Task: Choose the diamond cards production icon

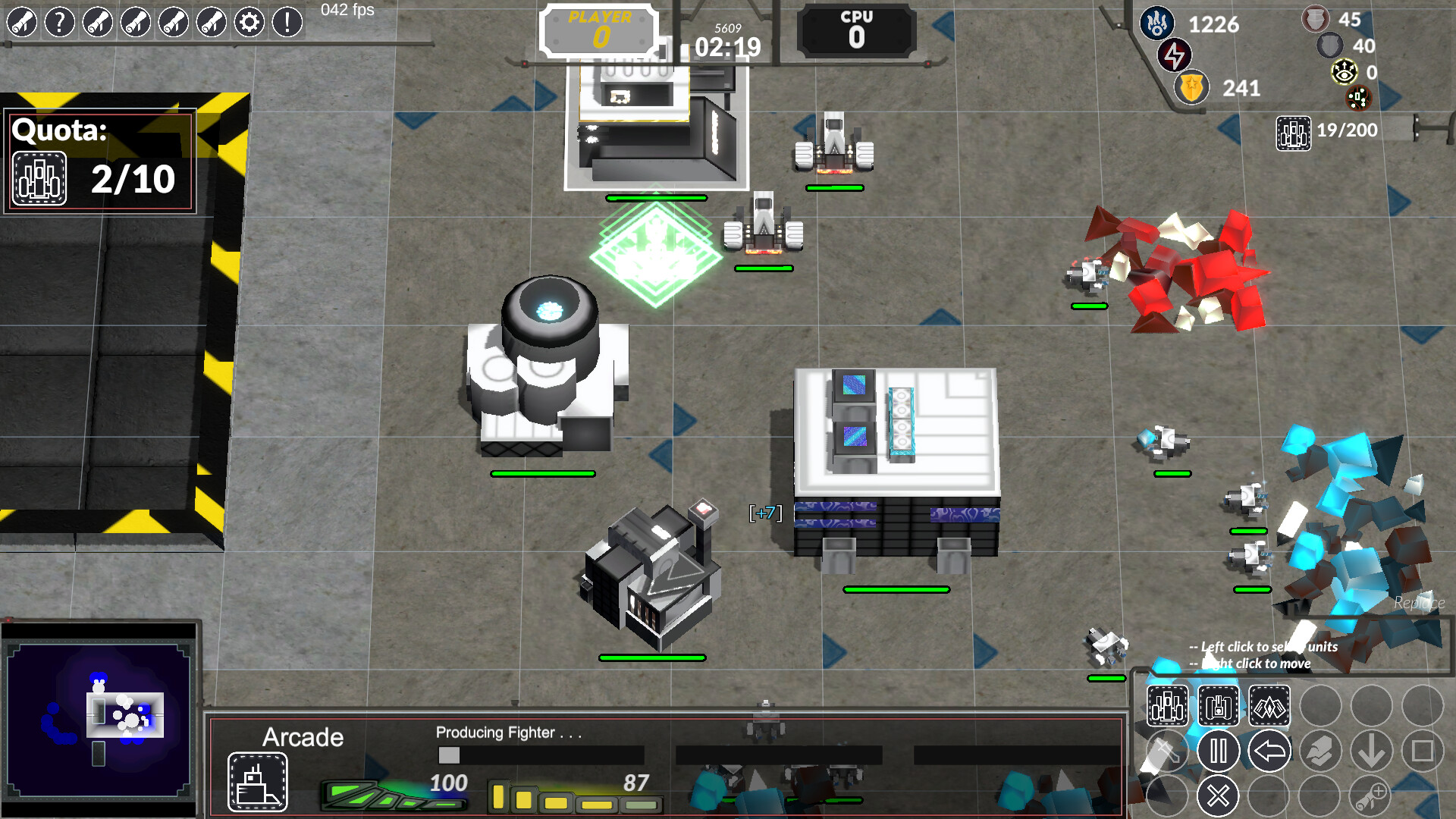Action: 1269,707
